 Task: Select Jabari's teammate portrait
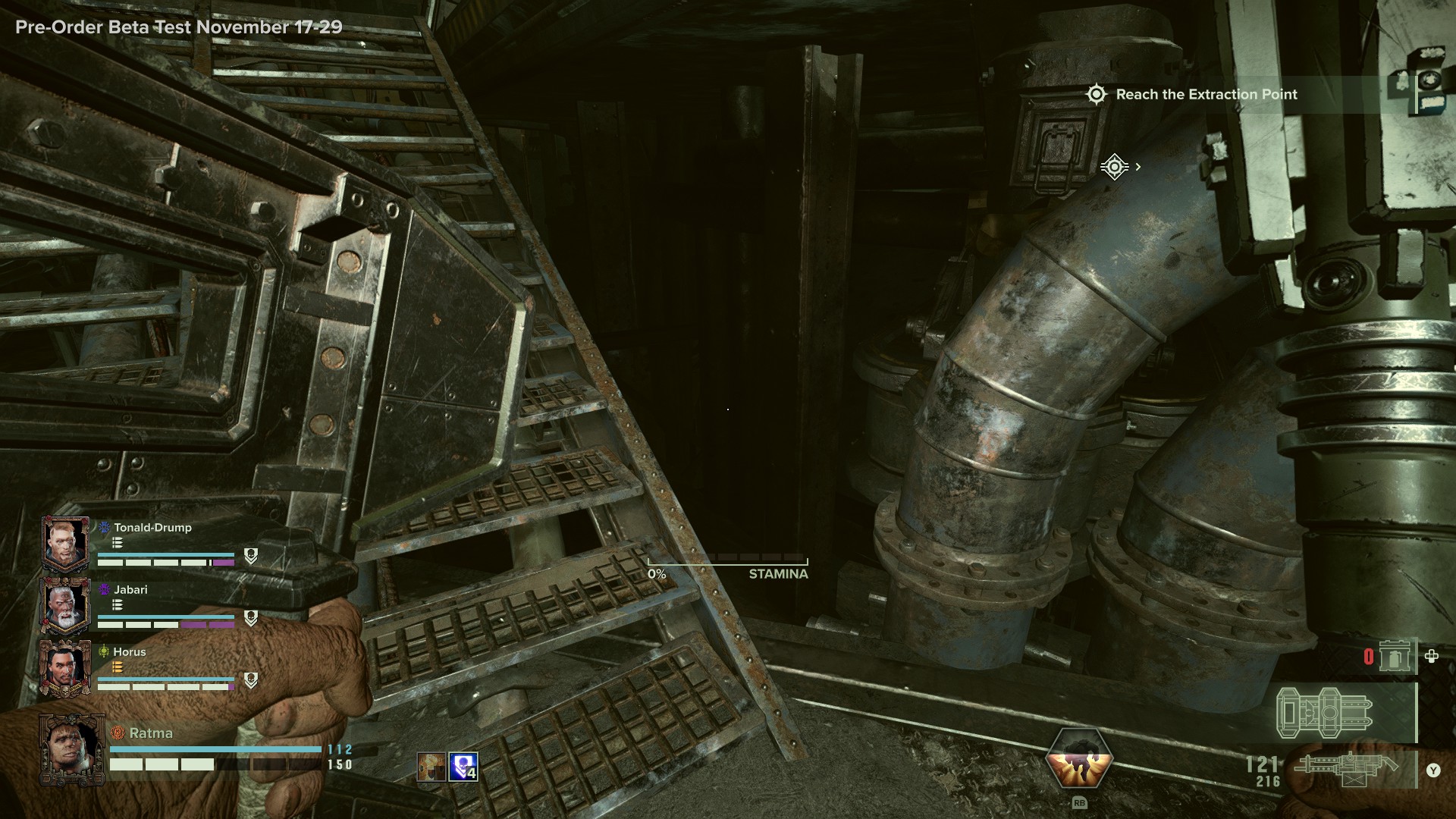coord(66,607)
